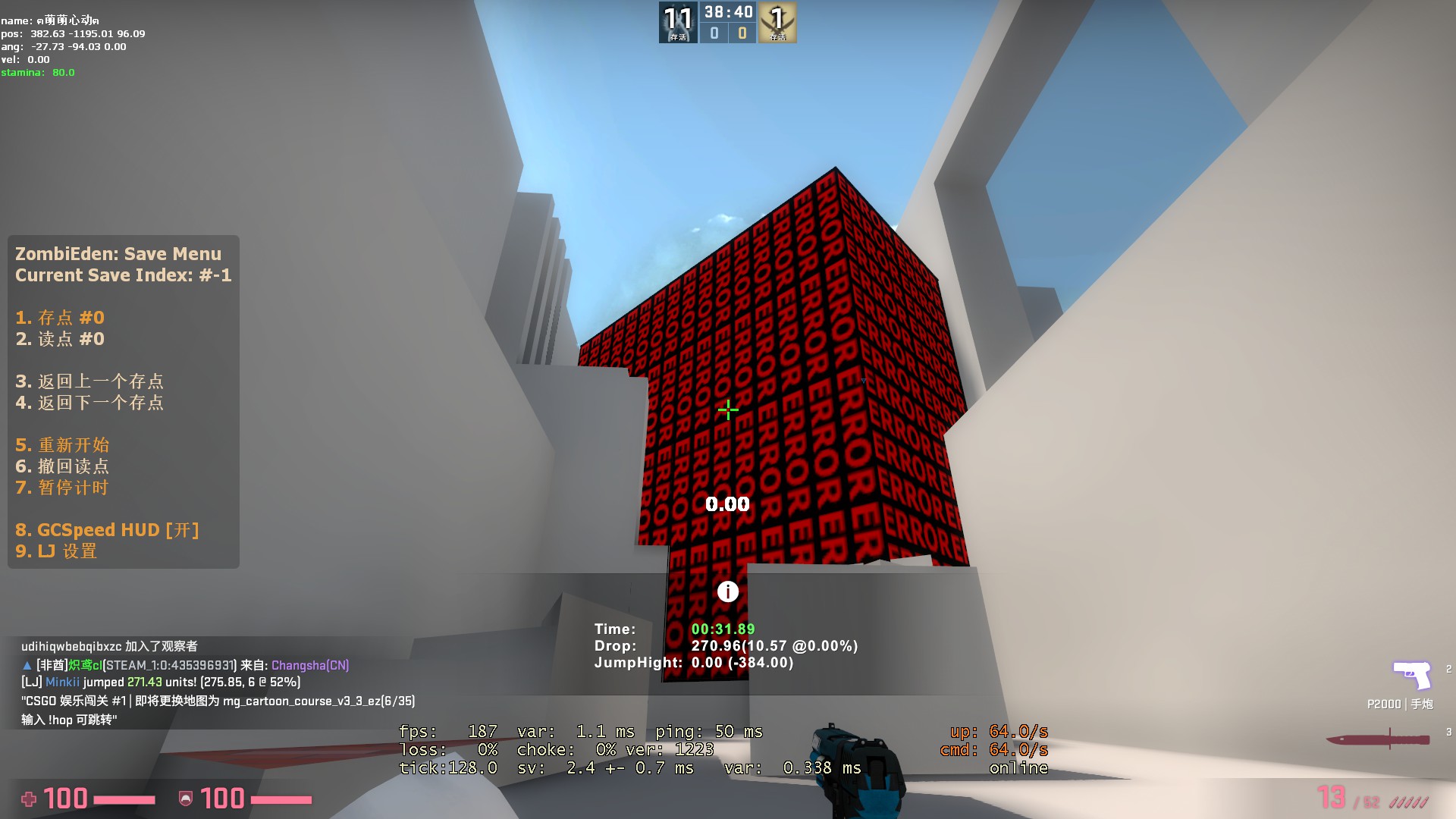Toggle GCSpeed HUD option 8 off

109,529
